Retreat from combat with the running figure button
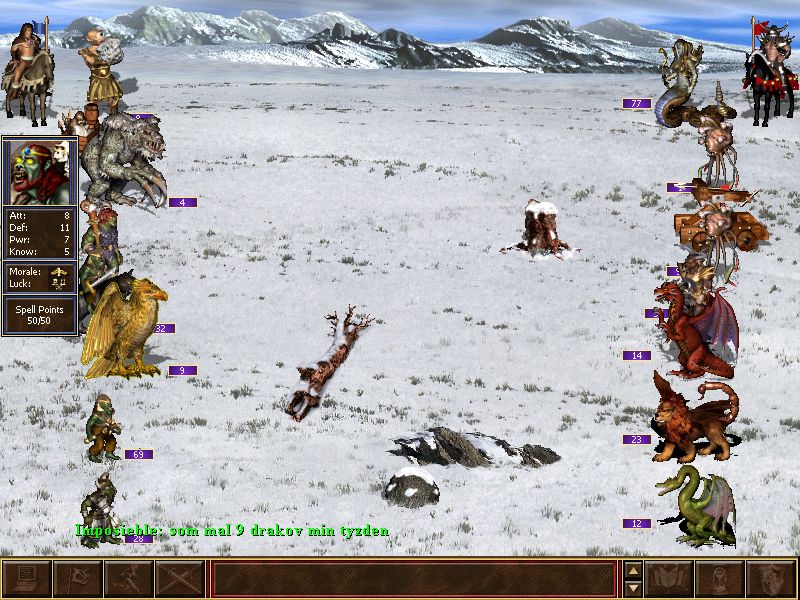This screenshot has height=600, width=800. coord(128,579)
